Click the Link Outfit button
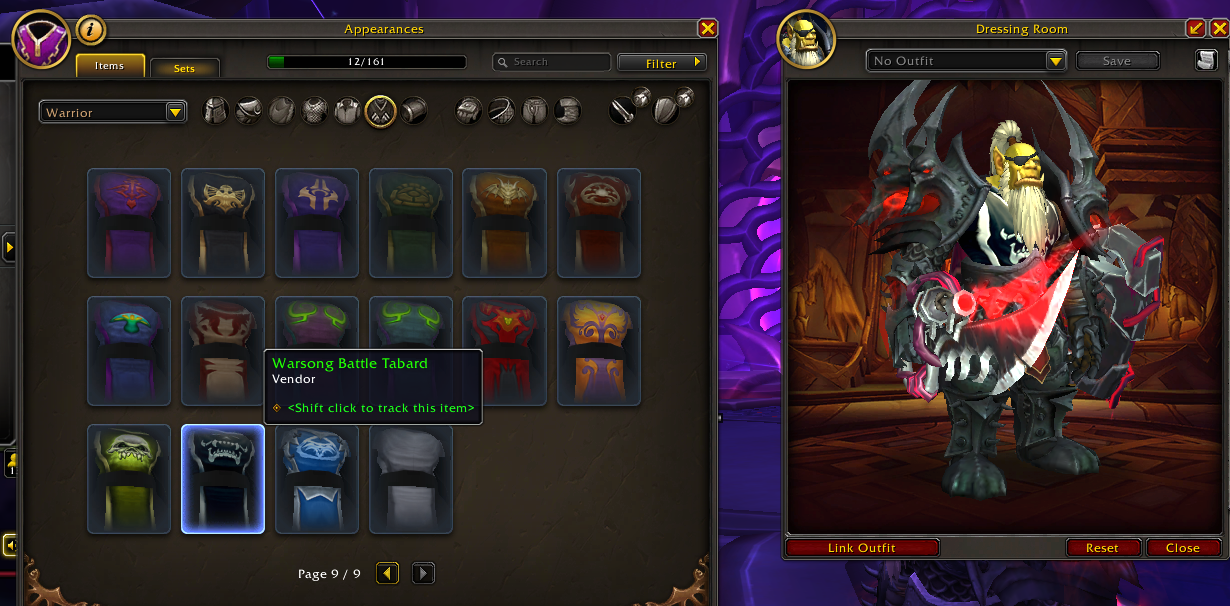 (862, 548)
